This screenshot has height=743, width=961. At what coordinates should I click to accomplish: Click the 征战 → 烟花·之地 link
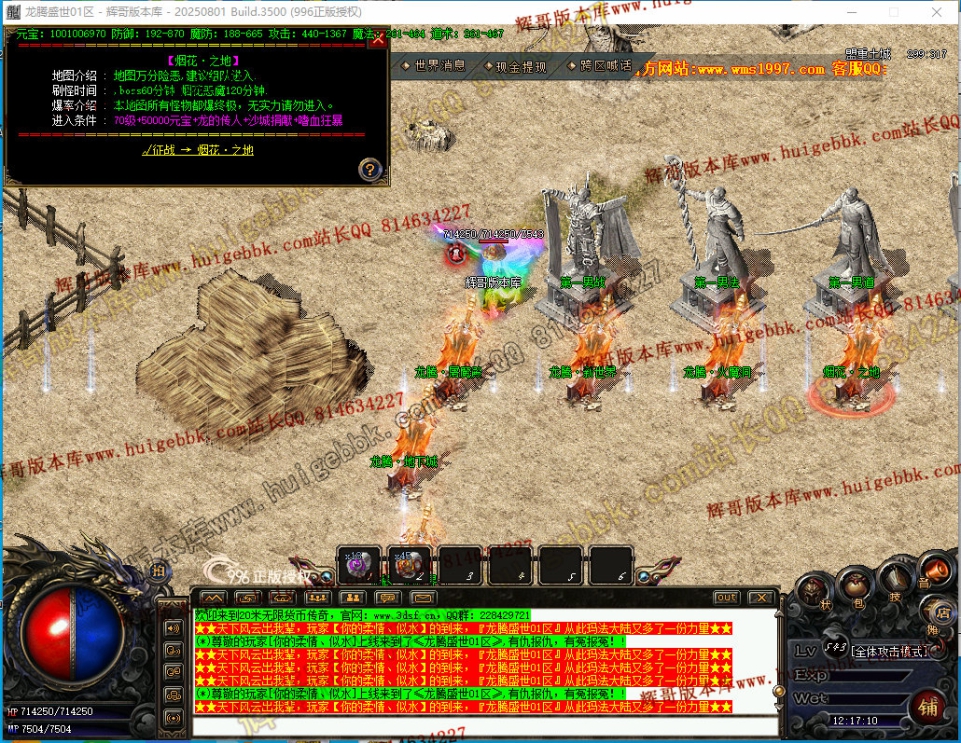coord(197,150)
